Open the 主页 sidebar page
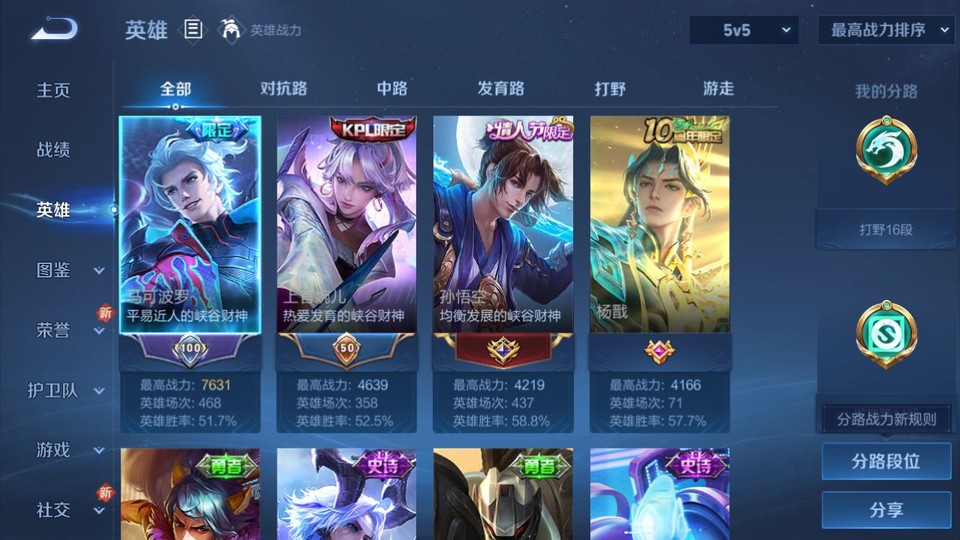This screenshot has height=540, width=960. click(x=54, y=90)
